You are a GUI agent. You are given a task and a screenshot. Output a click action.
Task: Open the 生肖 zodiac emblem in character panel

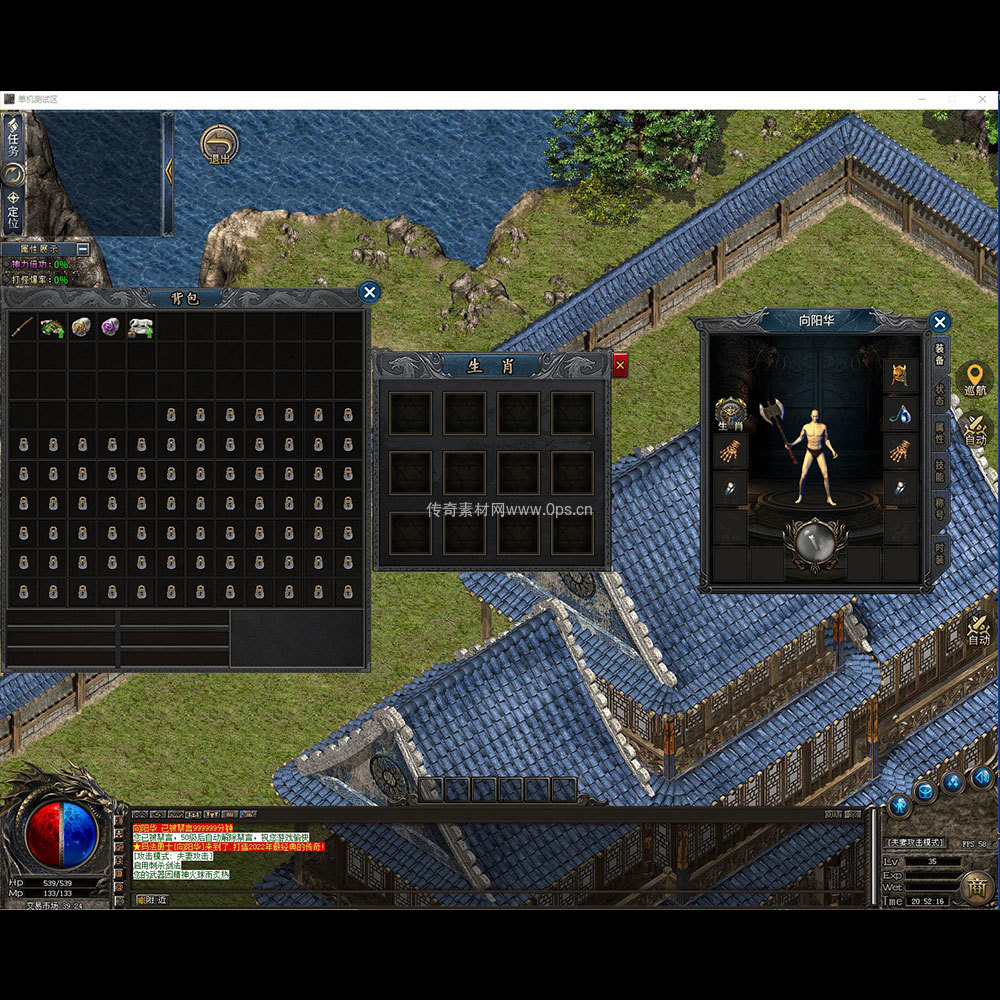click(x=730, y=411)
